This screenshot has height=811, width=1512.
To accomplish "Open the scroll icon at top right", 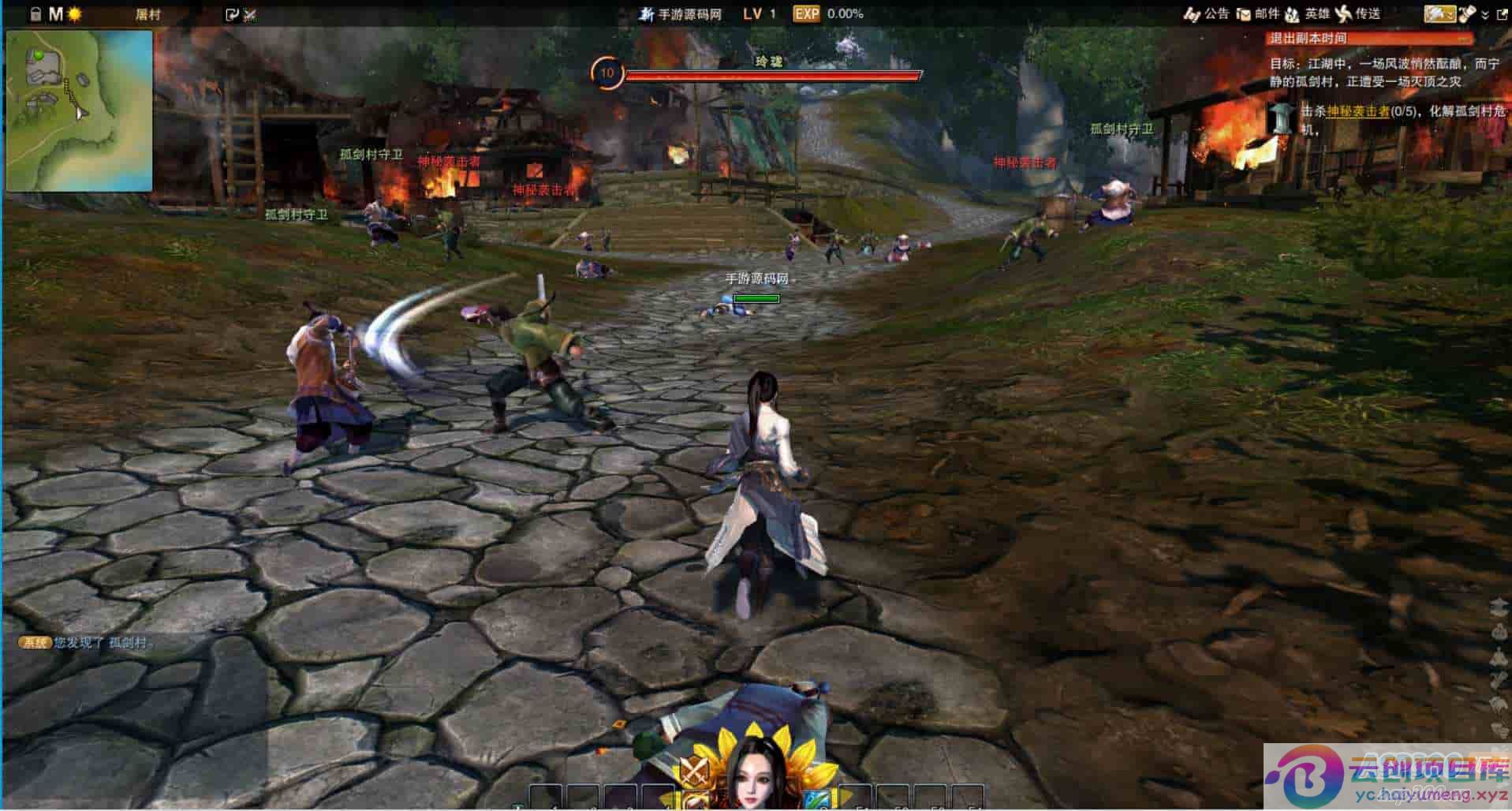I will [x=1466, y=13].
